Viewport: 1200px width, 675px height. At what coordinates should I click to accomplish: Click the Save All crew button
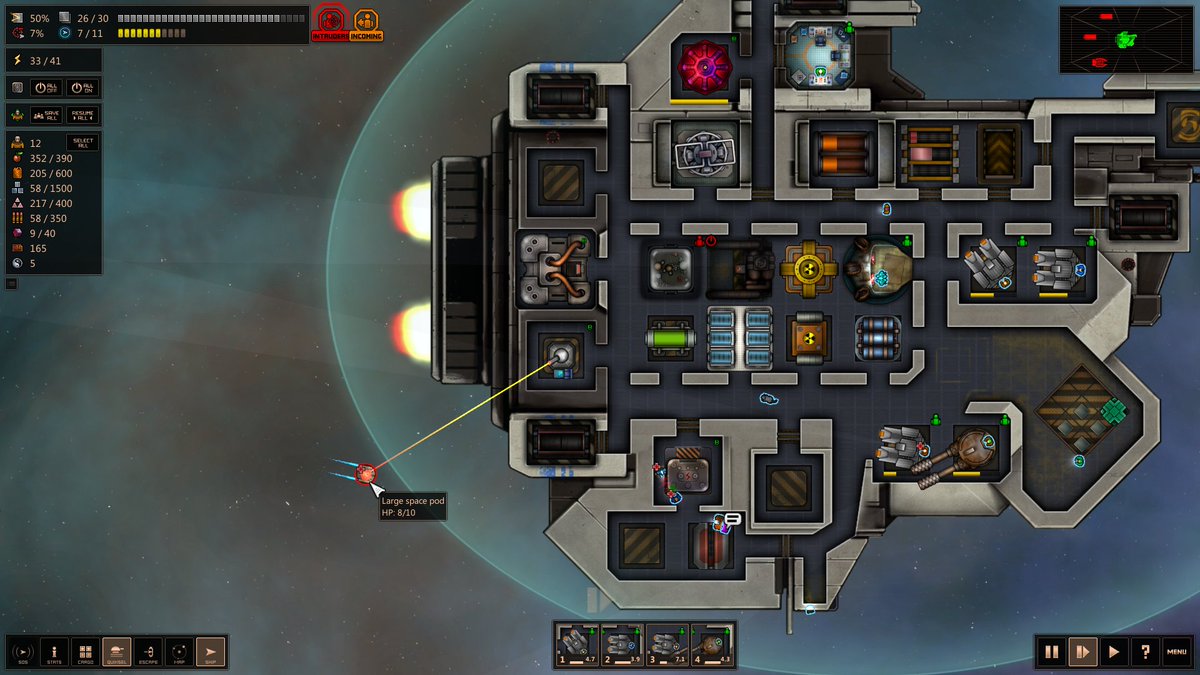click(47, 115)
